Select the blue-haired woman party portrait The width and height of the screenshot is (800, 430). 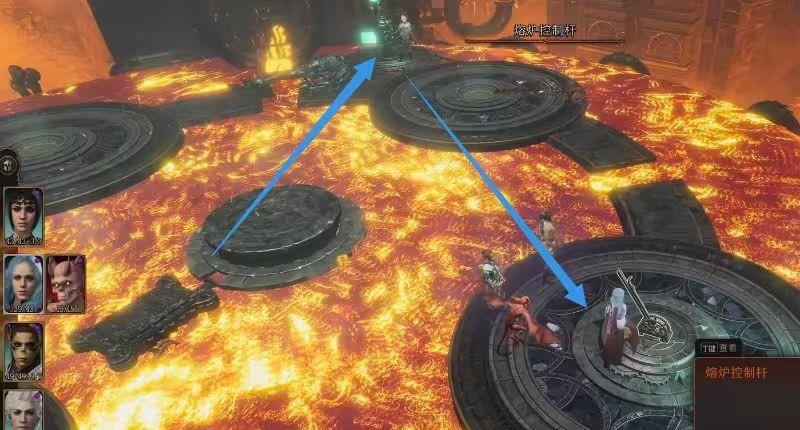point(22,283)
